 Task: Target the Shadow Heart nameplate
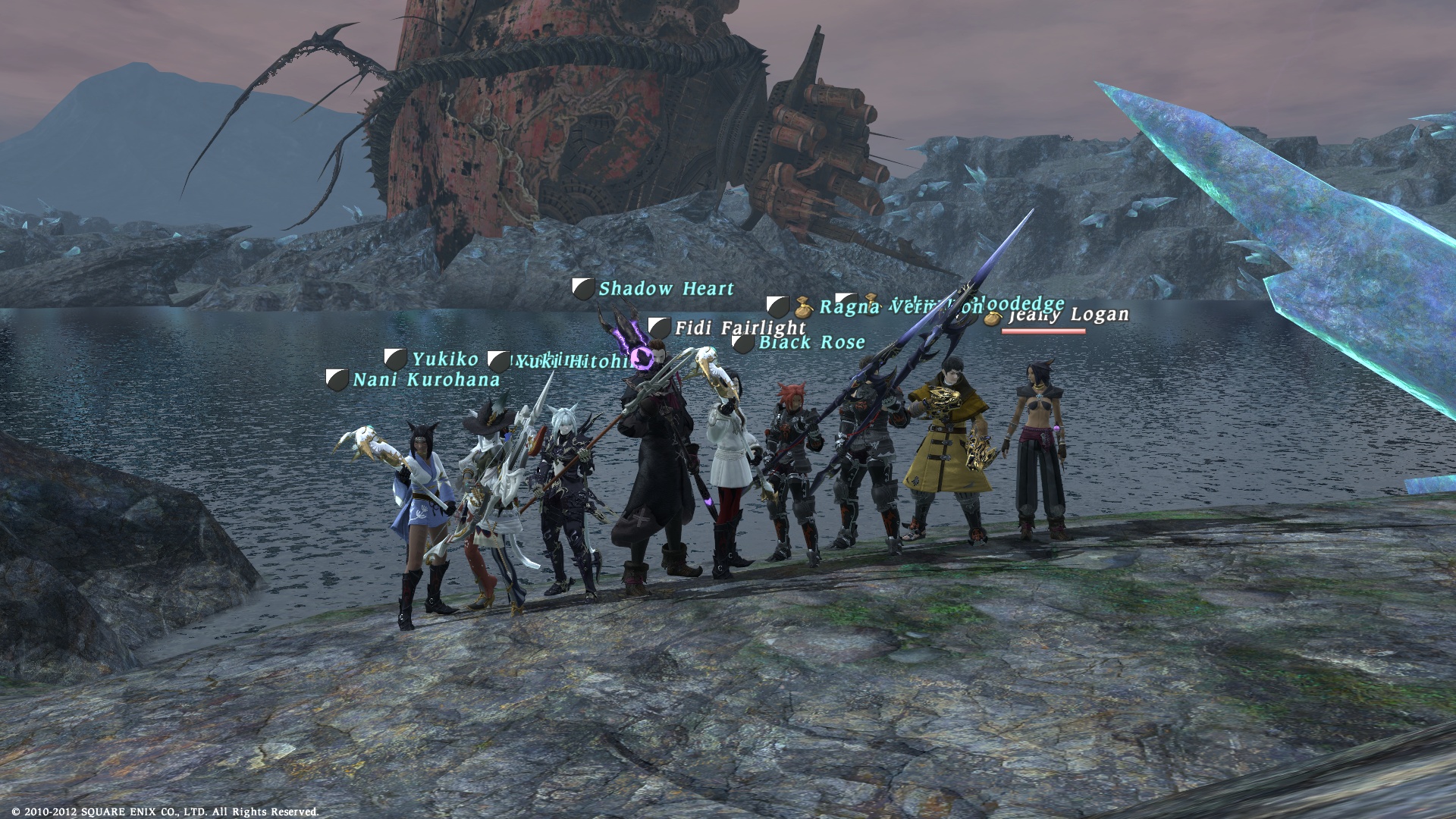click(x=666, y=289)
